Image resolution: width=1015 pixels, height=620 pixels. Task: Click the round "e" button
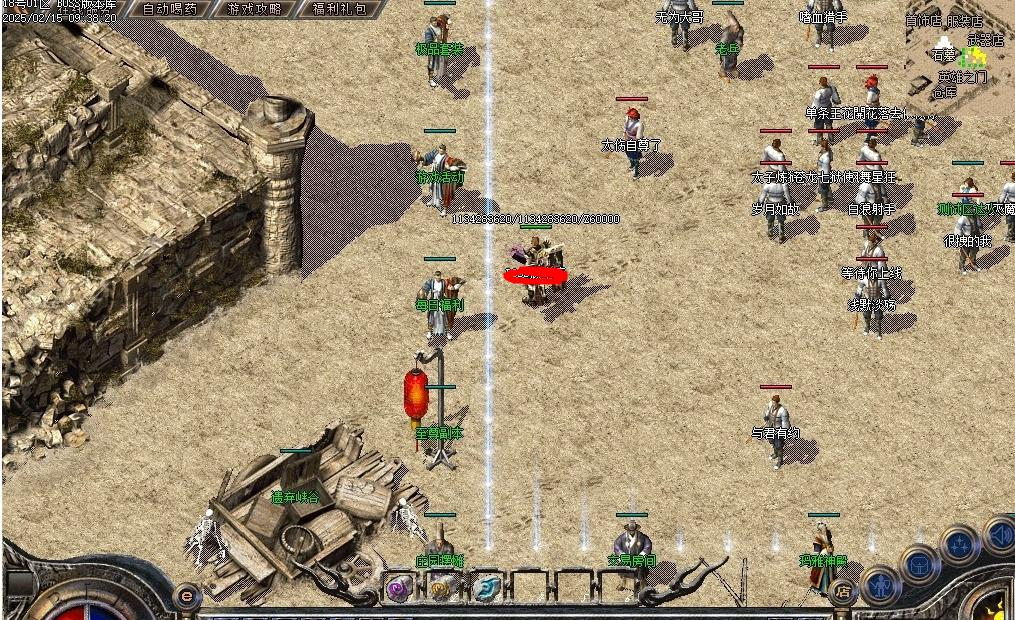click(x=185, y=595)
